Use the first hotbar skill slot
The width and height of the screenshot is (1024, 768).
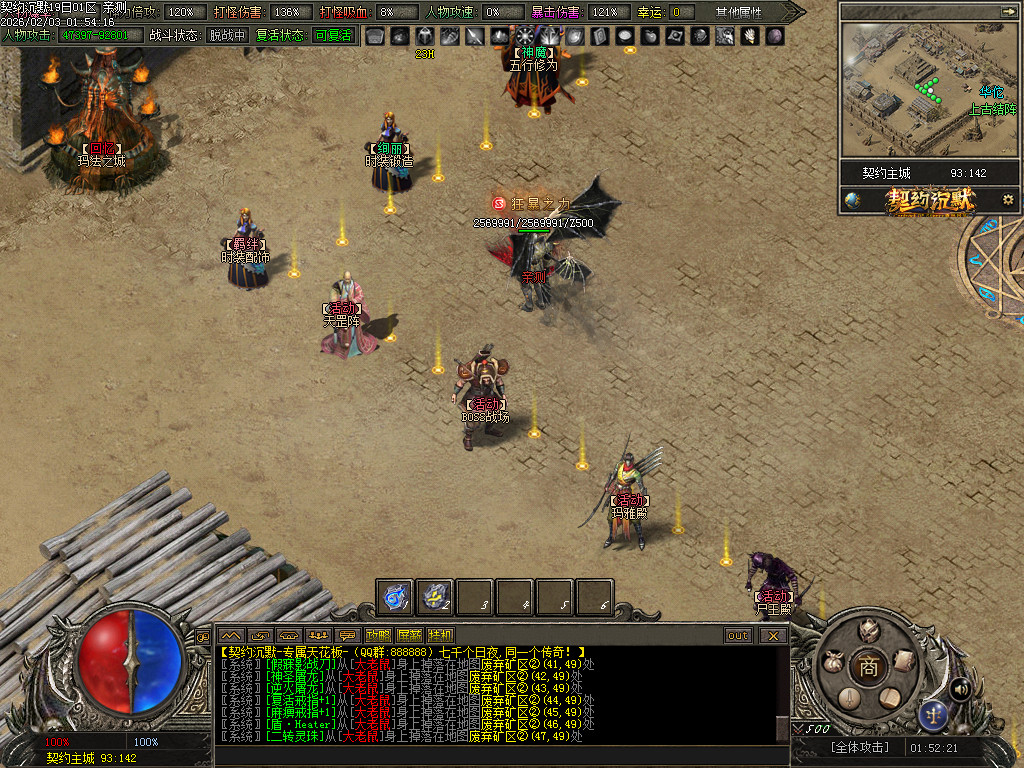(x=396, y=597)
